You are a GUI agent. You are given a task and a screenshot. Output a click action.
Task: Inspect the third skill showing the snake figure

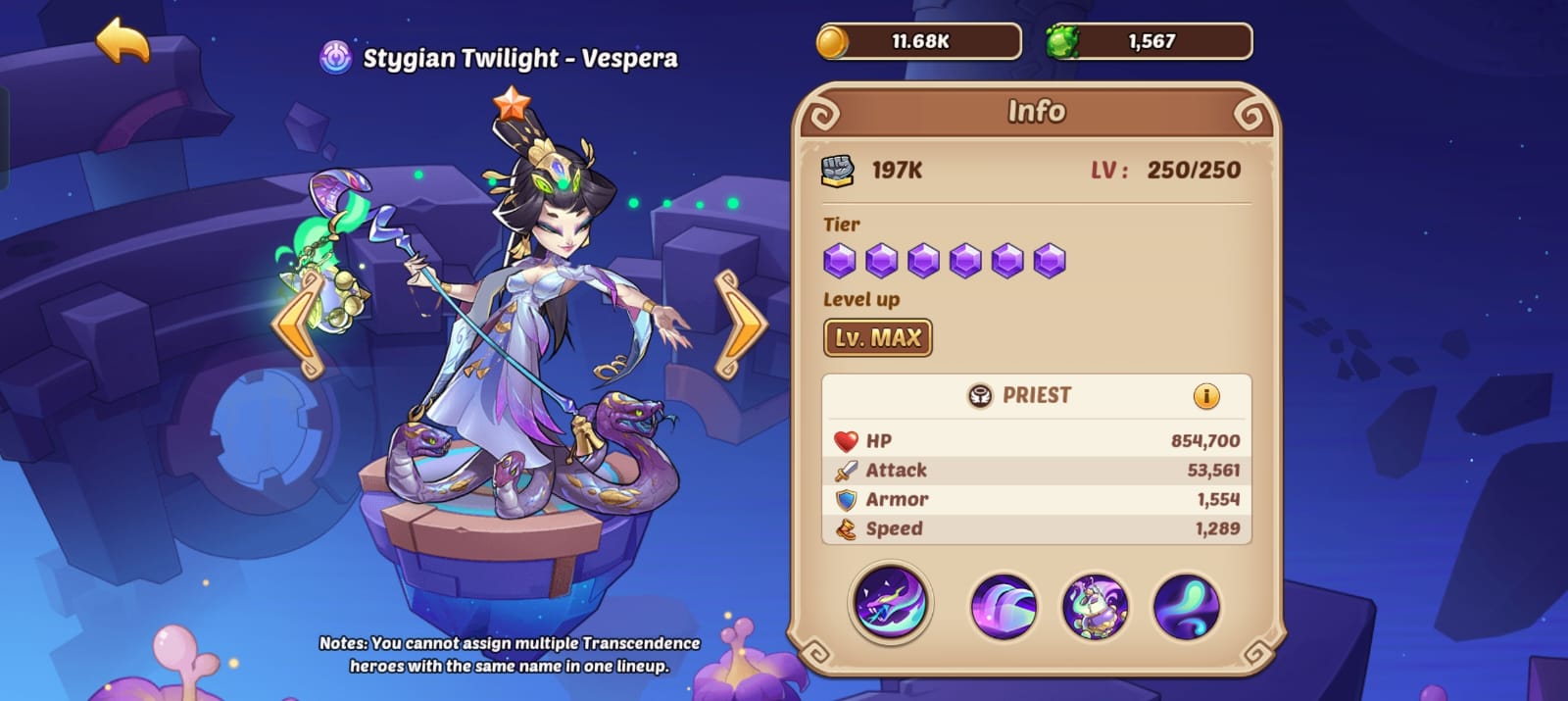point(1095,607)
